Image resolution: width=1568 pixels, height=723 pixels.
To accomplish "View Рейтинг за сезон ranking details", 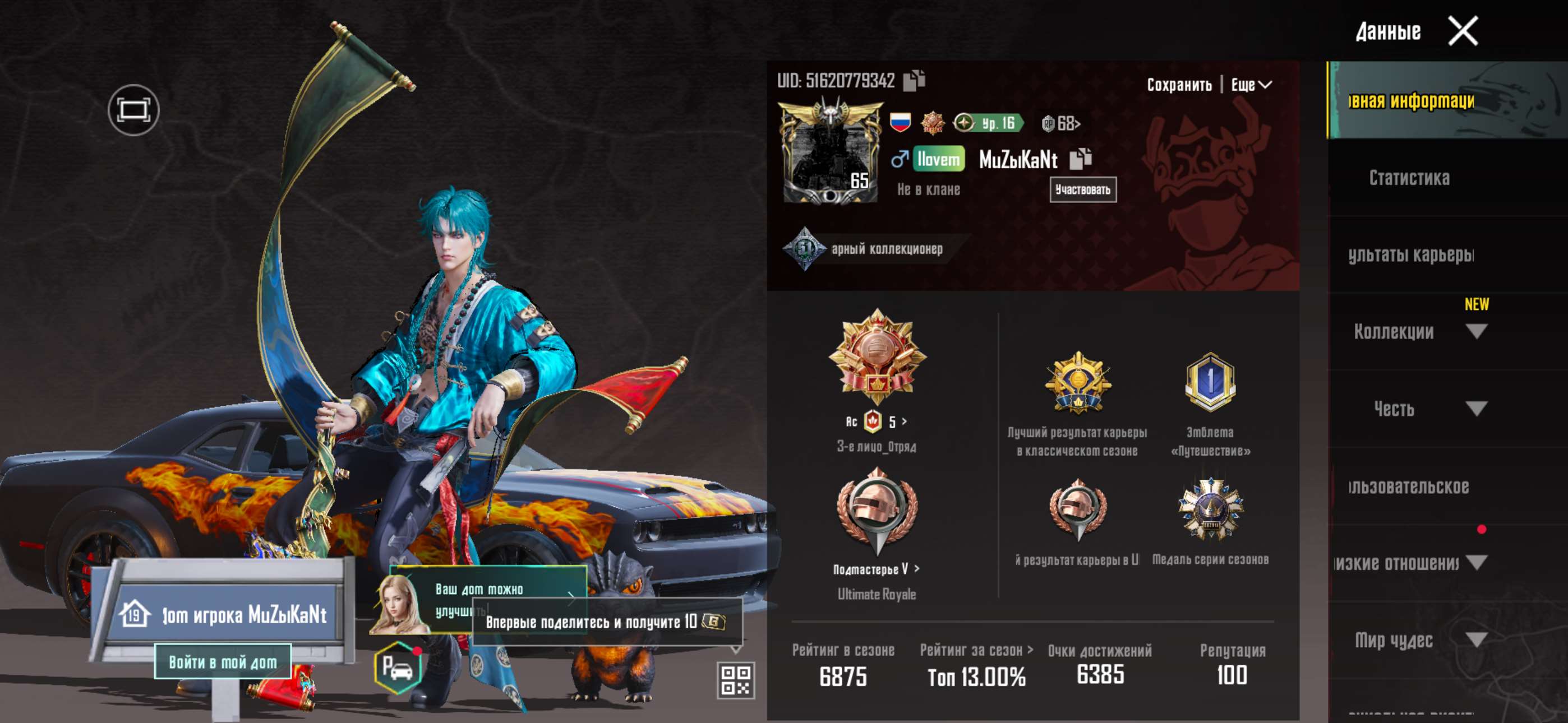I will pyautogui.click(x=976, y=650).
